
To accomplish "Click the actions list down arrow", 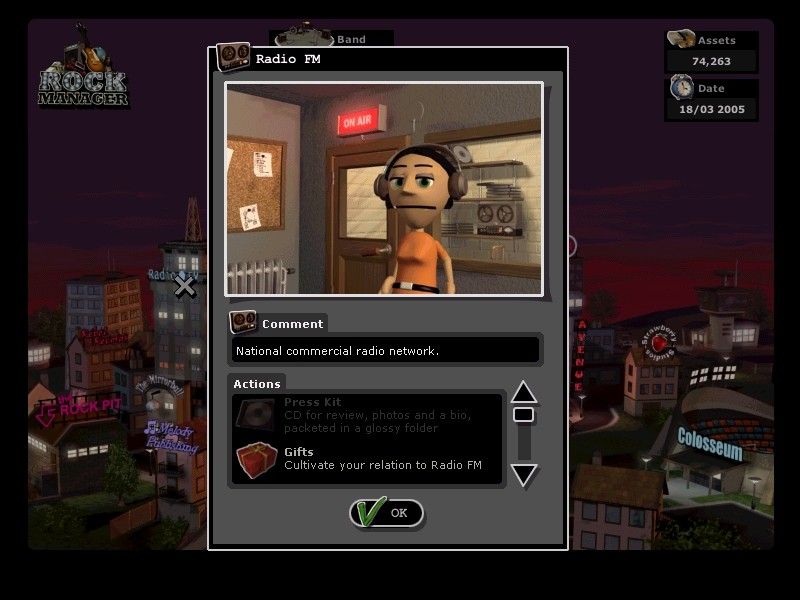I will pos(524,474).
